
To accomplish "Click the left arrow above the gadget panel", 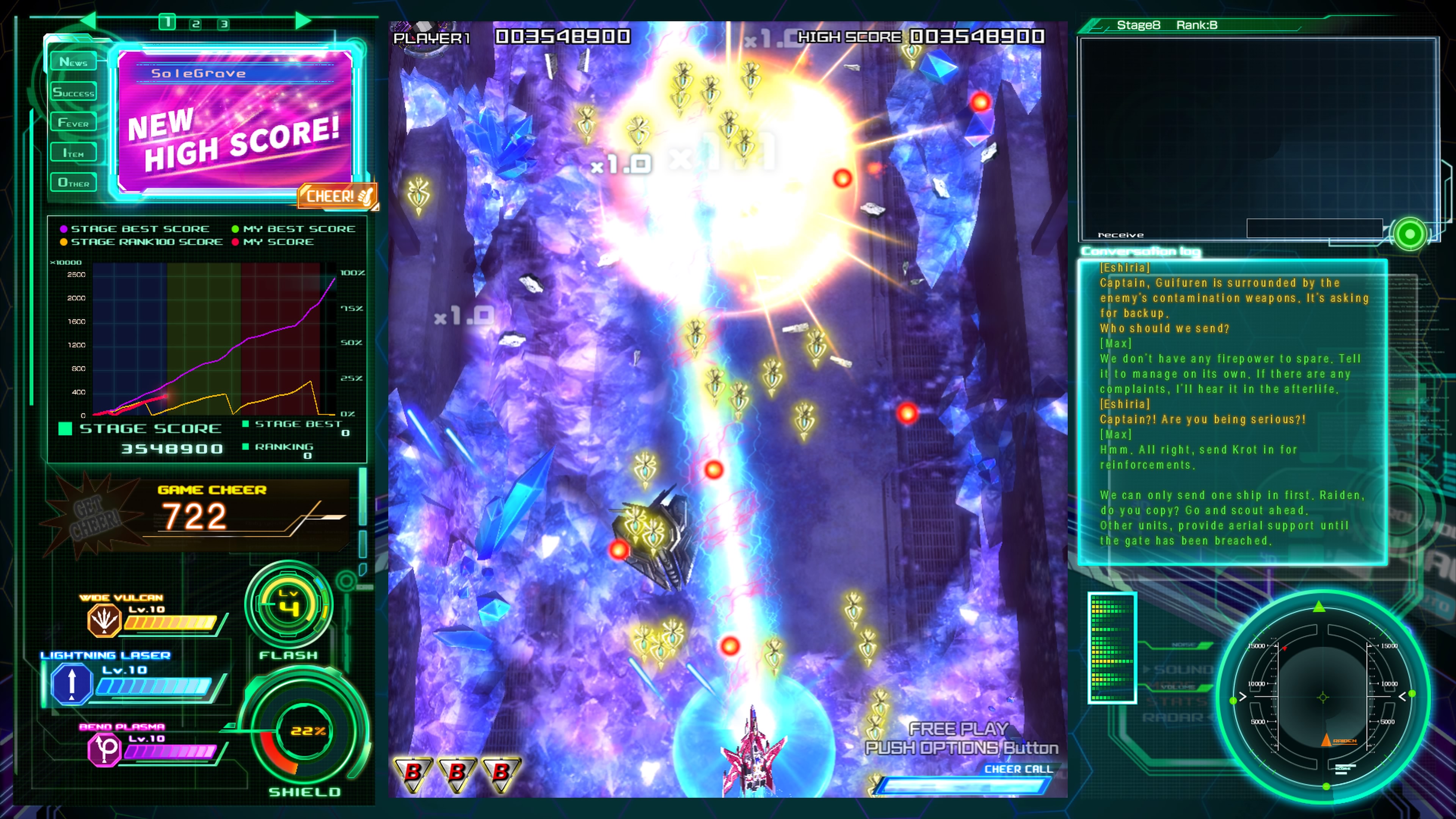I will coord(89,21).
